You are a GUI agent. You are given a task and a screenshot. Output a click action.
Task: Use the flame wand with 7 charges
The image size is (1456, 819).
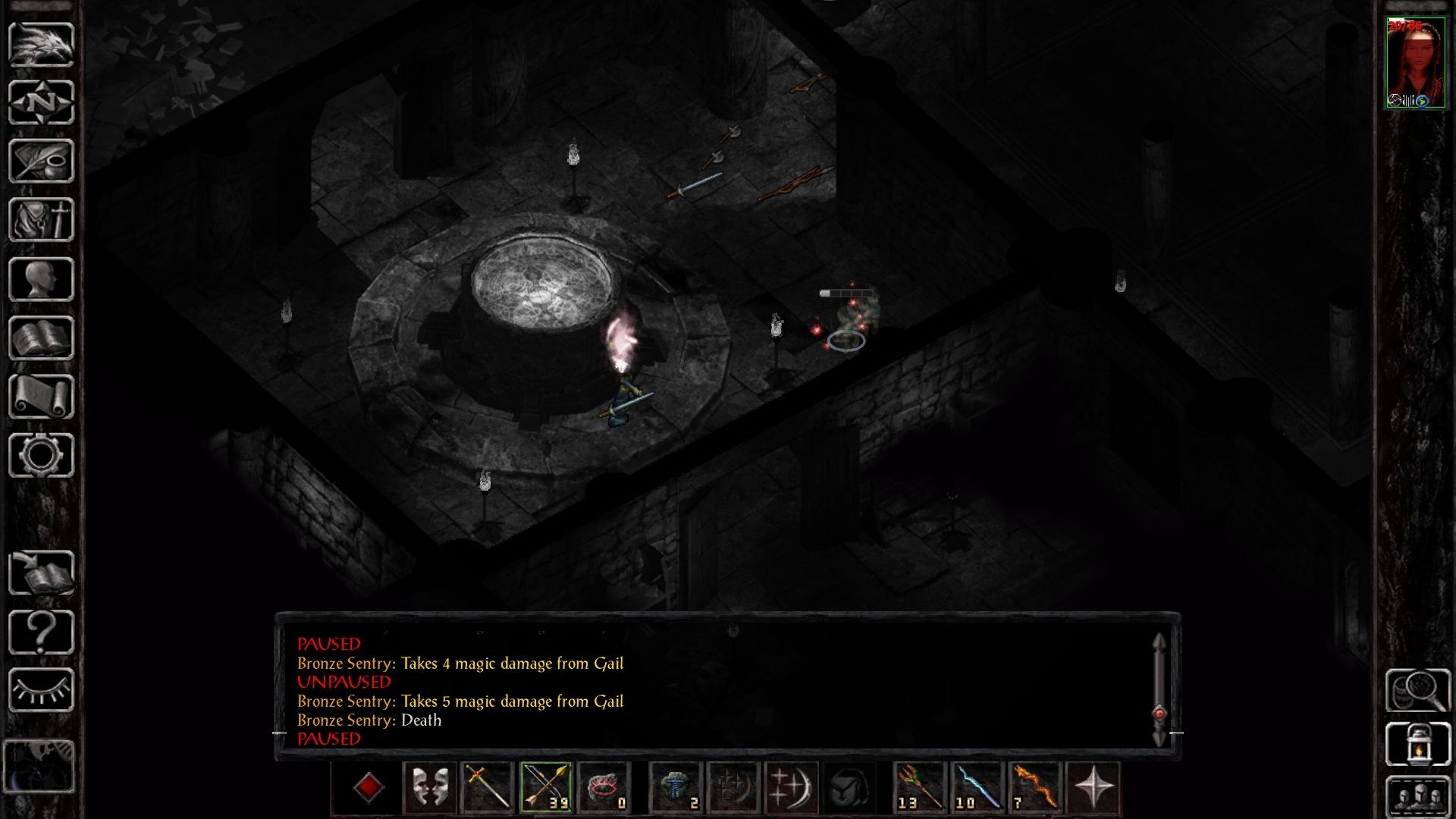[x=1034, y=787]
